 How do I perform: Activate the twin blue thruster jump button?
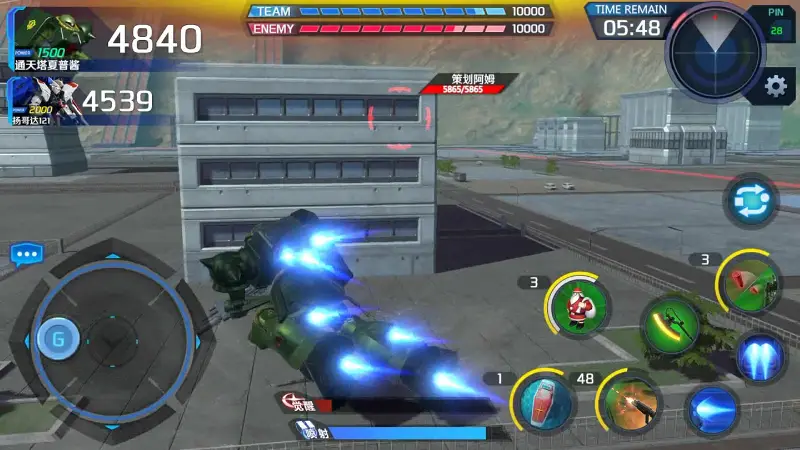[762, 358]
